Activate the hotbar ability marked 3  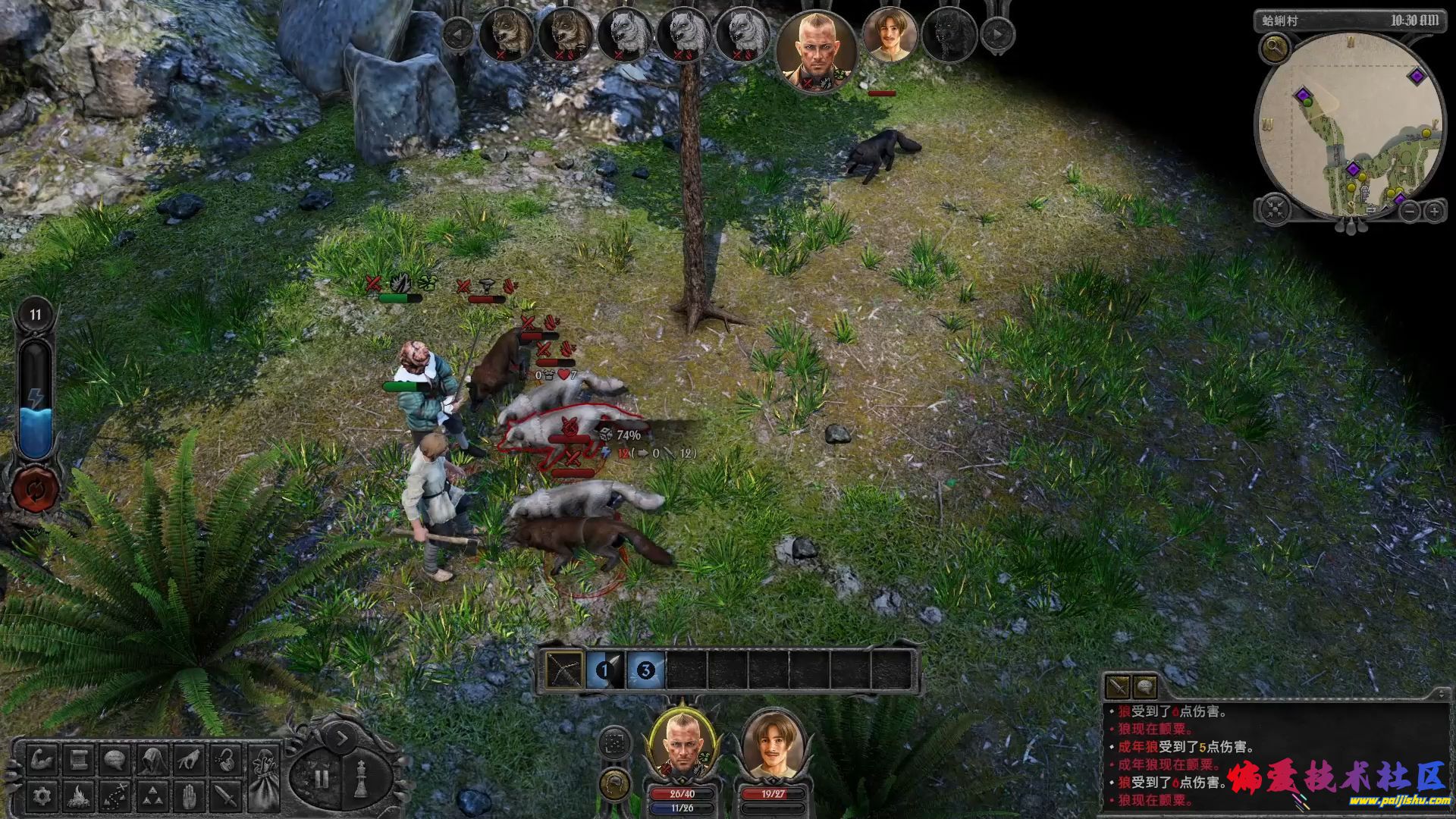coord(645,670)
